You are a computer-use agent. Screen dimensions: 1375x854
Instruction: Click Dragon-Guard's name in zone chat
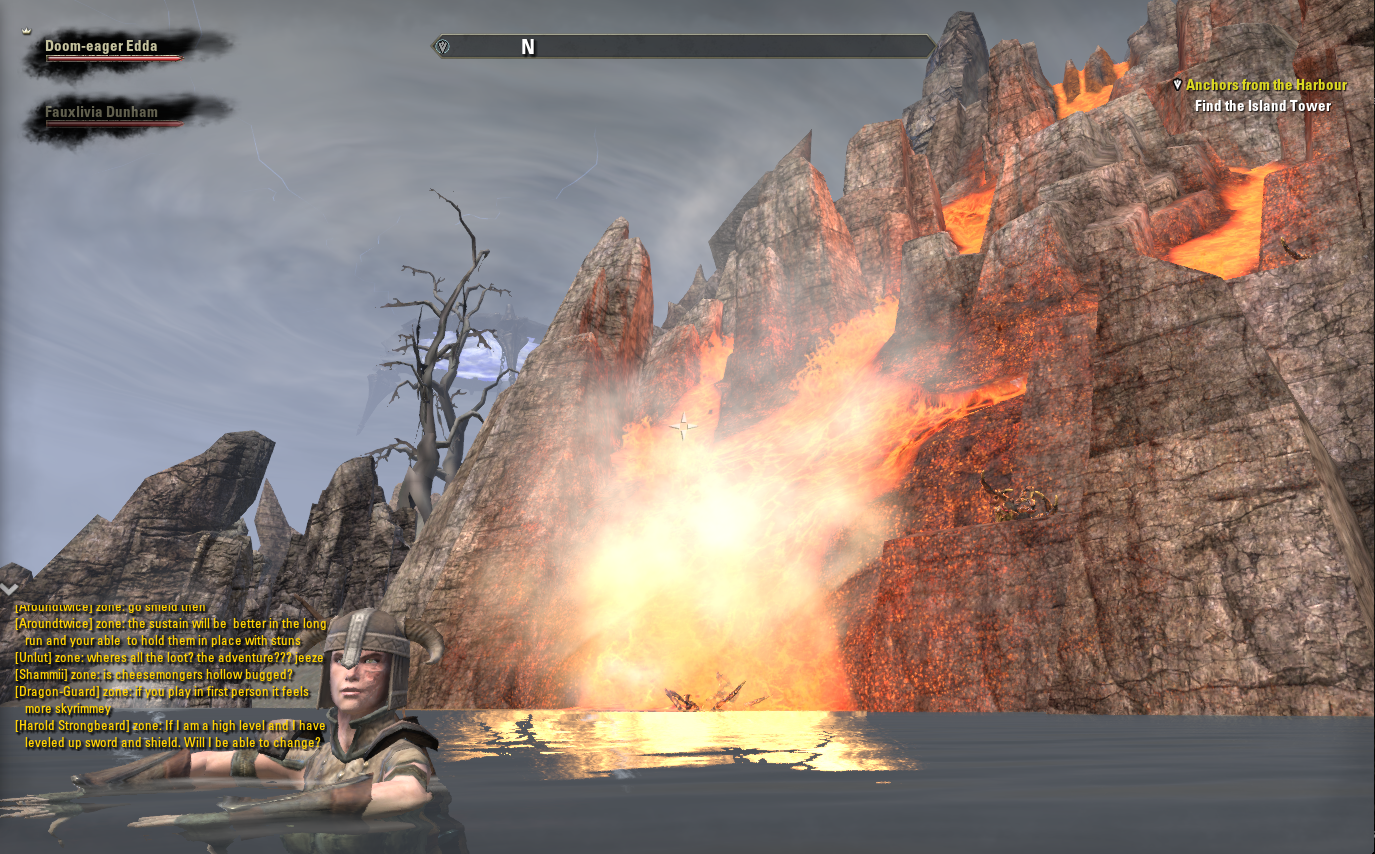tap(52, 692)
